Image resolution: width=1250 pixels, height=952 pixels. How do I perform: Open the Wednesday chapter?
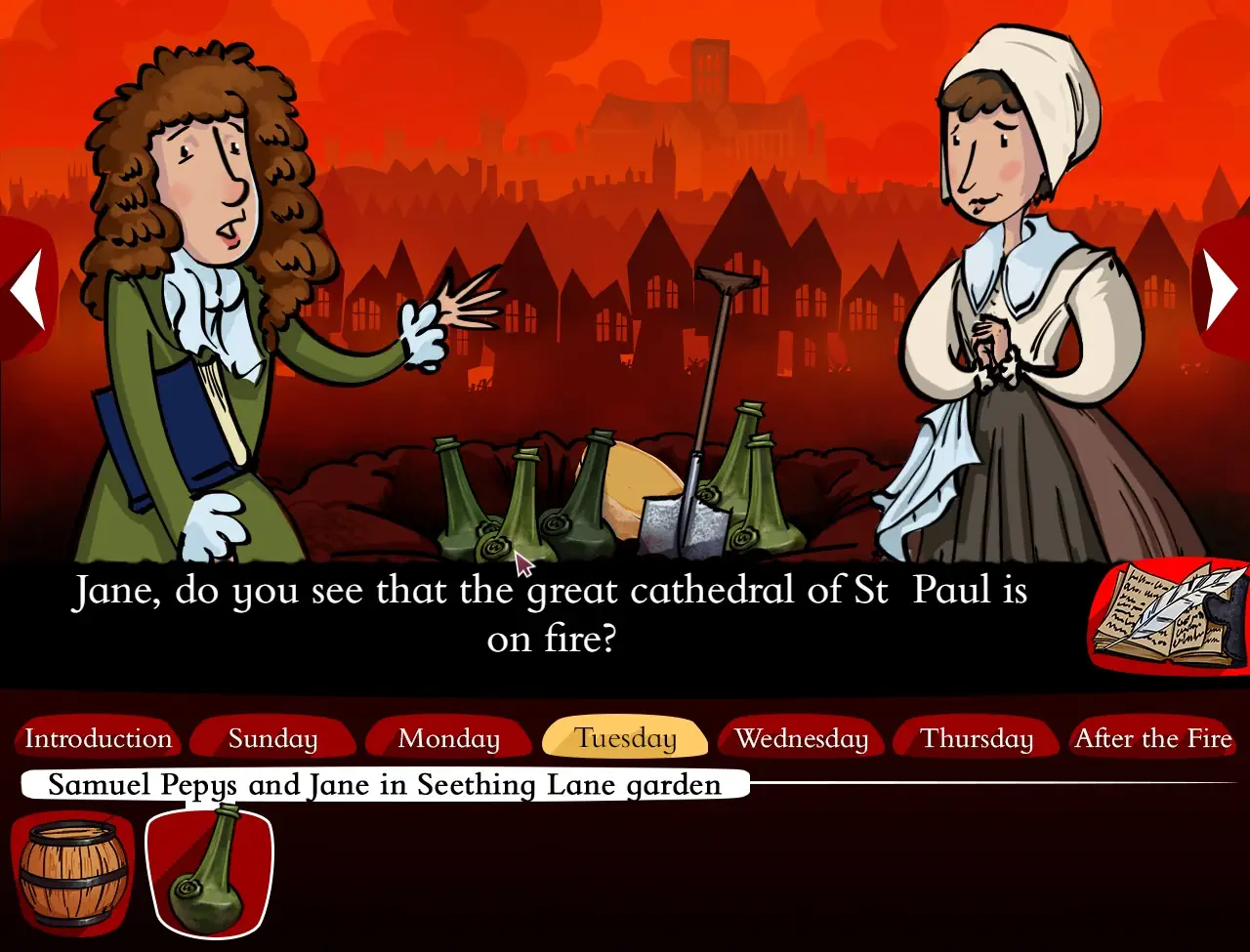[801, 738]
